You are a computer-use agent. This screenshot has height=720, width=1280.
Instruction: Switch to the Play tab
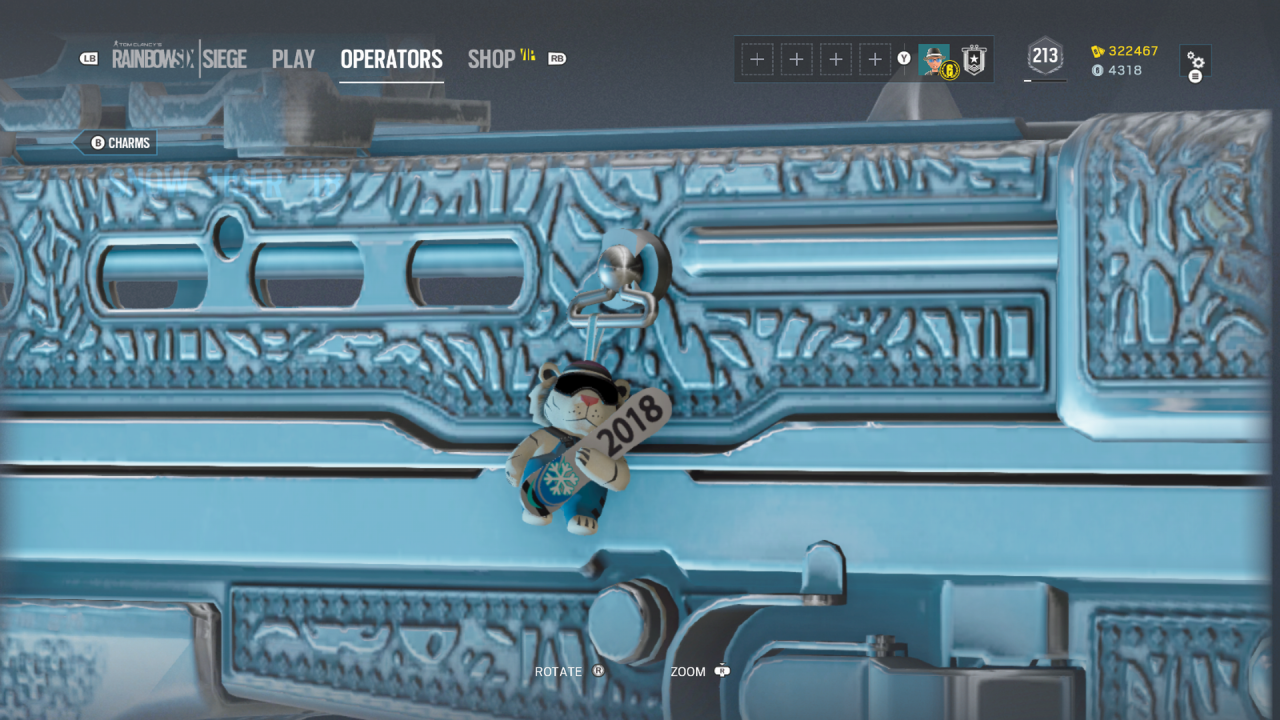click(293, 59)
